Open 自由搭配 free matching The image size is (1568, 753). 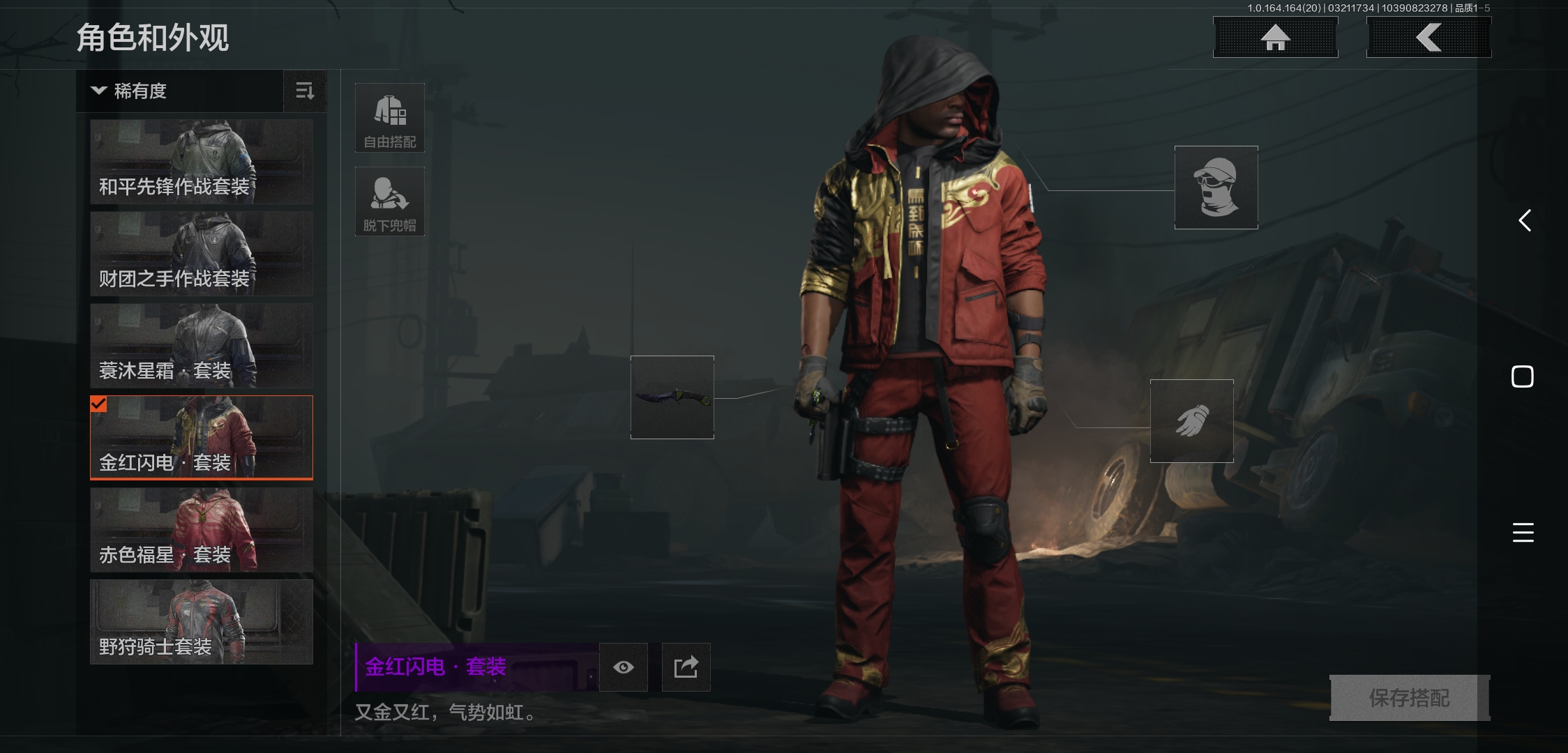click(x=390, y=118)
